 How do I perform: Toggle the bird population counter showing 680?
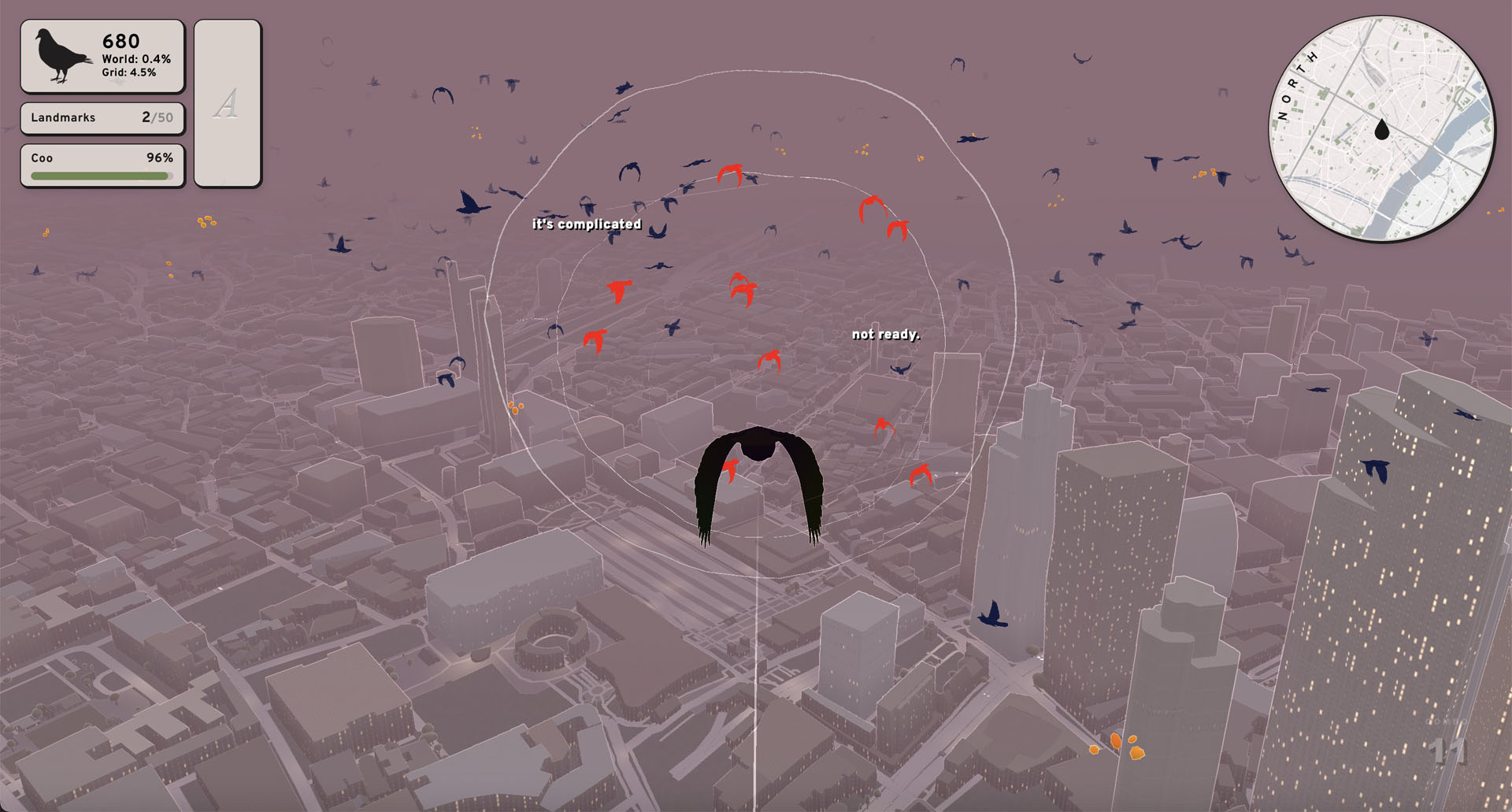pyautogui.click(x=120, y=41)
